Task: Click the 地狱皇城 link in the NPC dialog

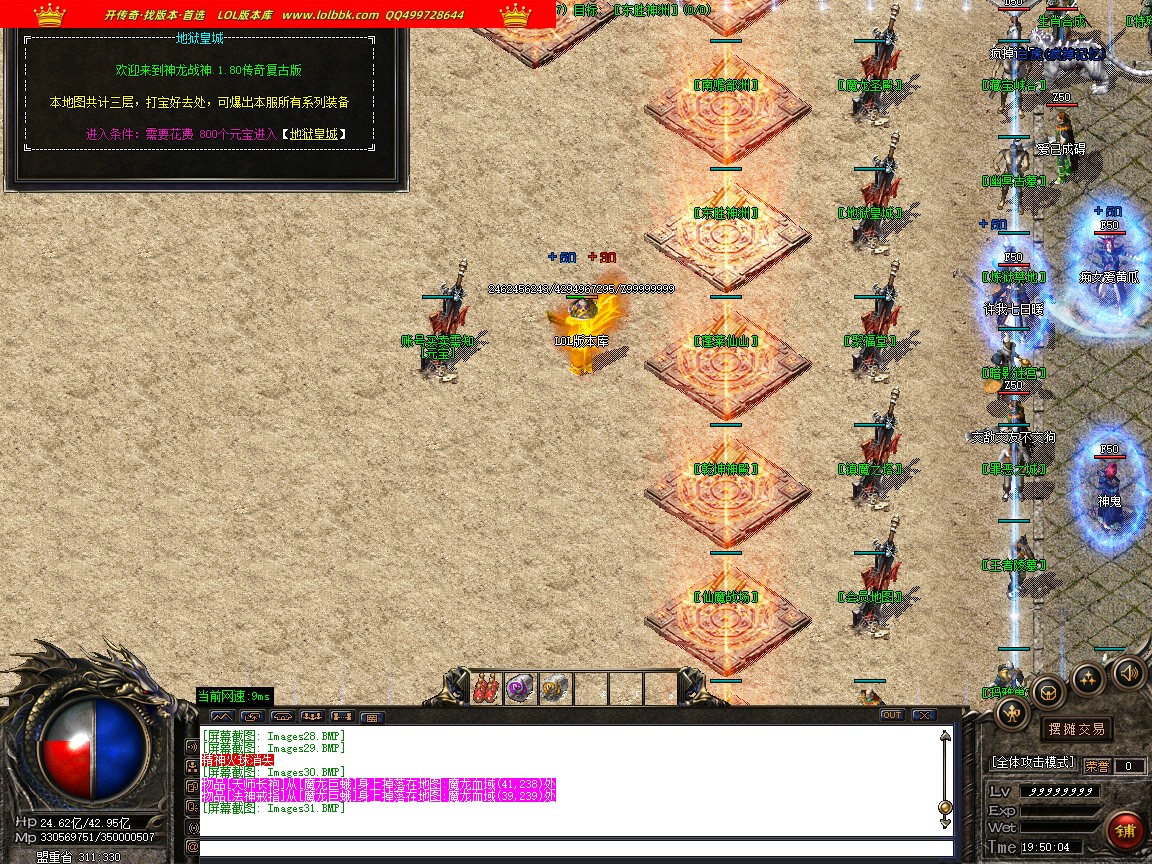Action: click(x=314, y=134)
